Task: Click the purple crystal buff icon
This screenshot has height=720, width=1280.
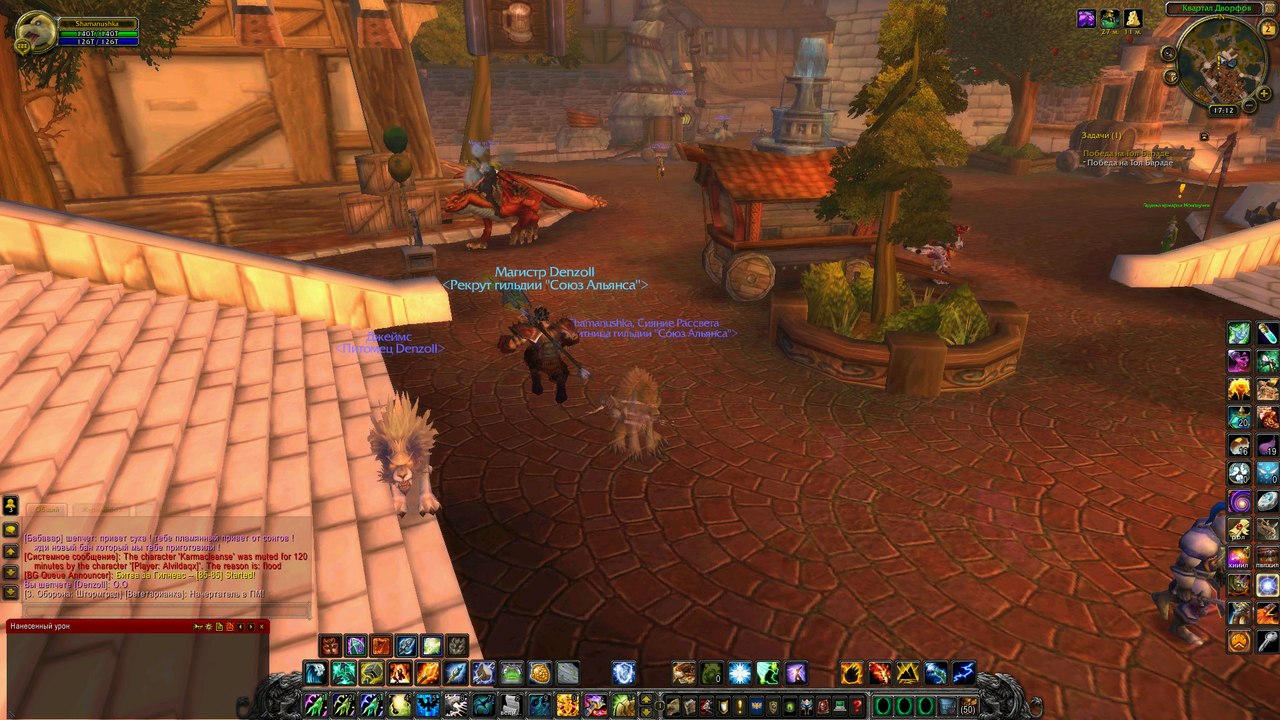Action: coord(1086,18)
